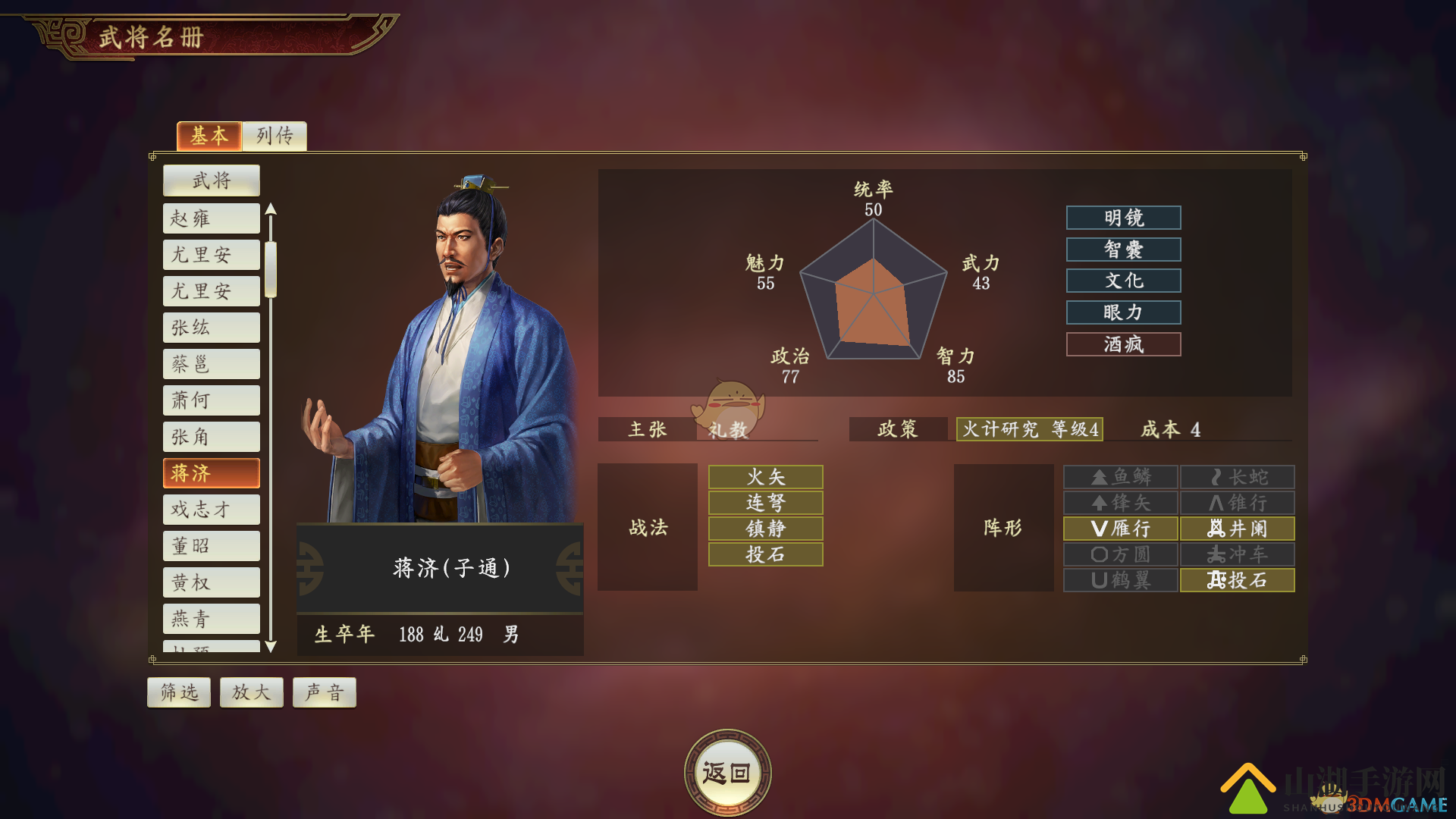Toggle the 投石 catapult formation
The height and width of the screenshot is (819, 1456).
(1237, 580)
